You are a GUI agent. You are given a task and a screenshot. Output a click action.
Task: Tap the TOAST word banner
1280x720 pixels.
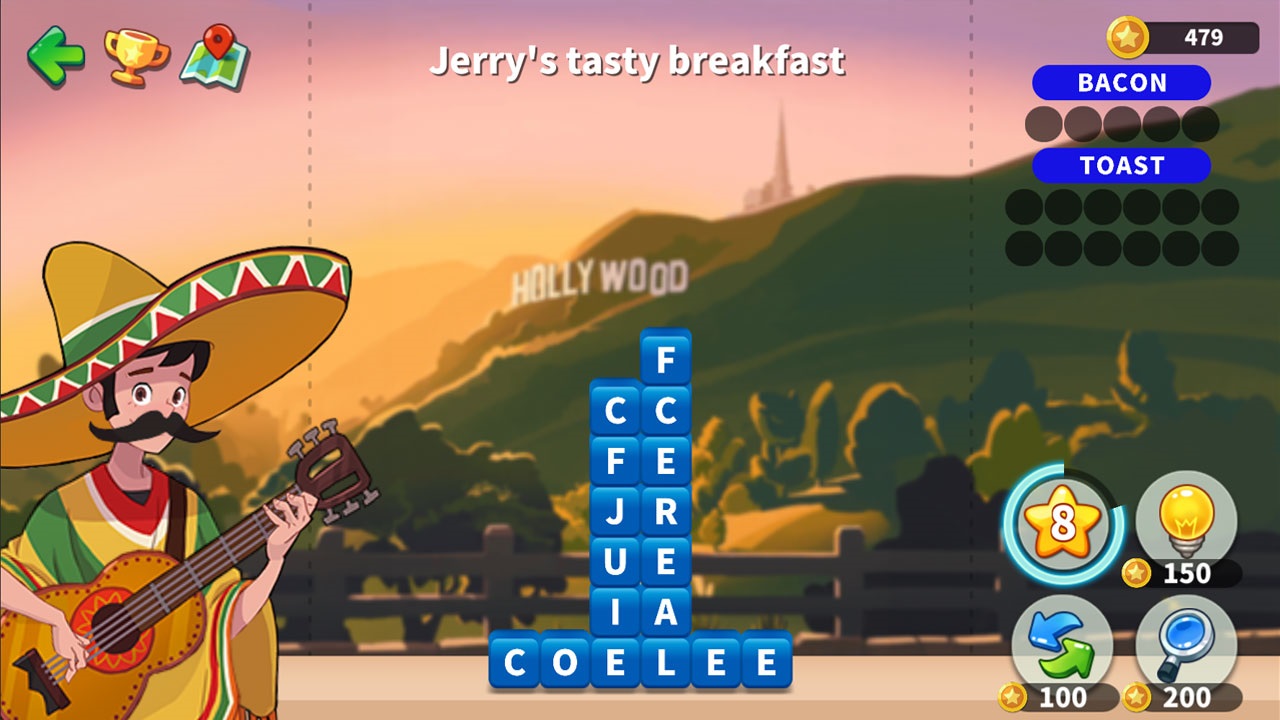1121,166
